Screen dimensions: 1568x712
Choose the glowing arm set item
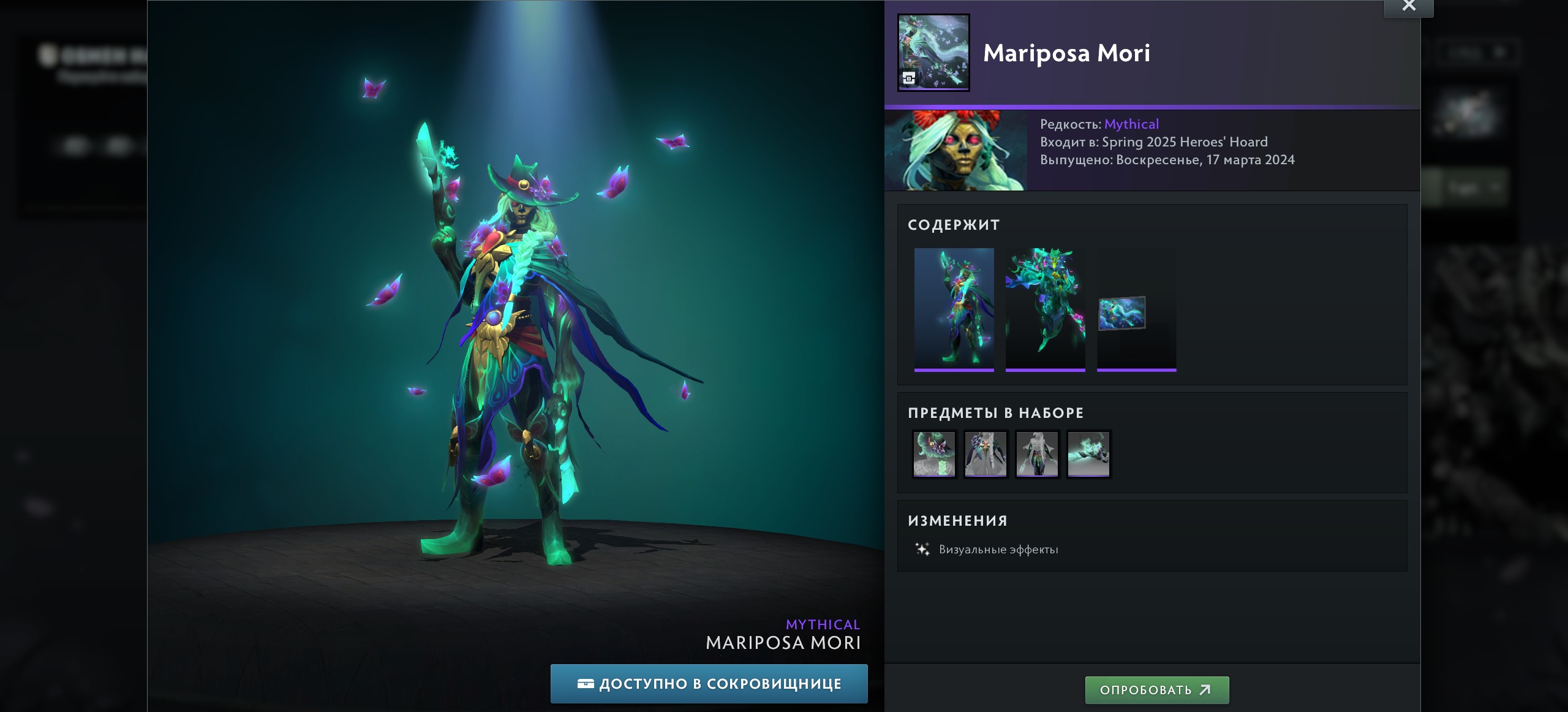(1088, 454)
